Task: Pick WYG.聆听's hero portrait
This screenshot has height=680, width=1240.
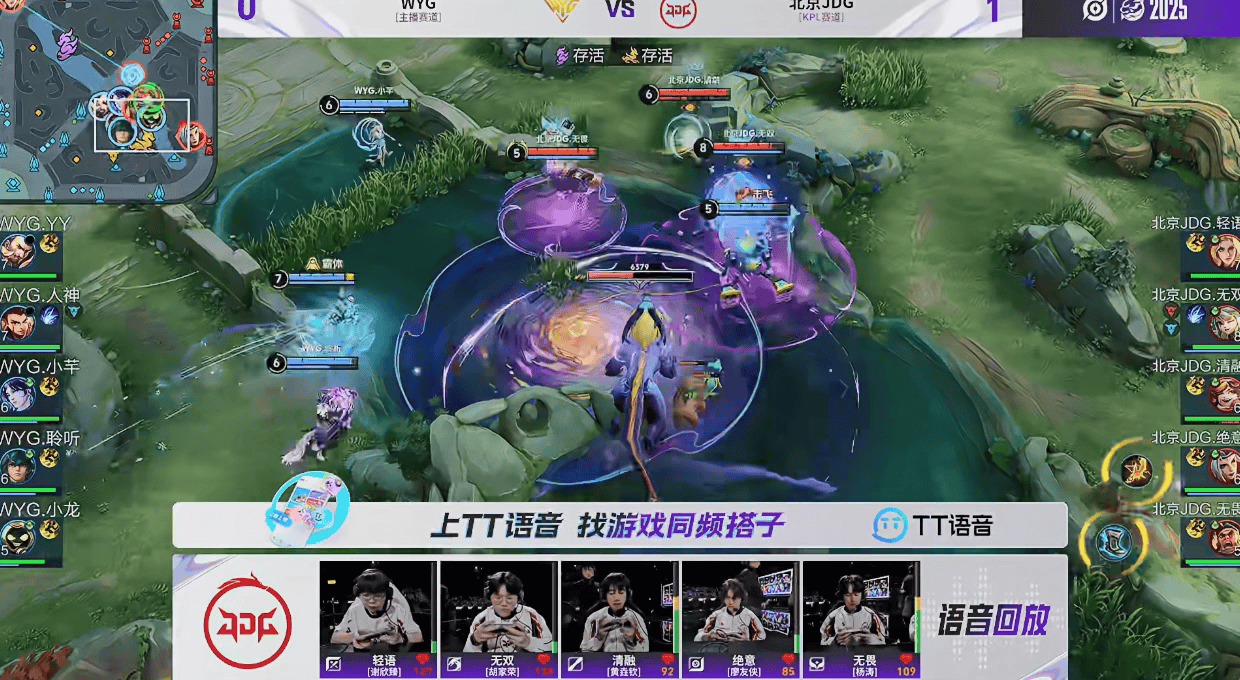Action: (18, 466)
